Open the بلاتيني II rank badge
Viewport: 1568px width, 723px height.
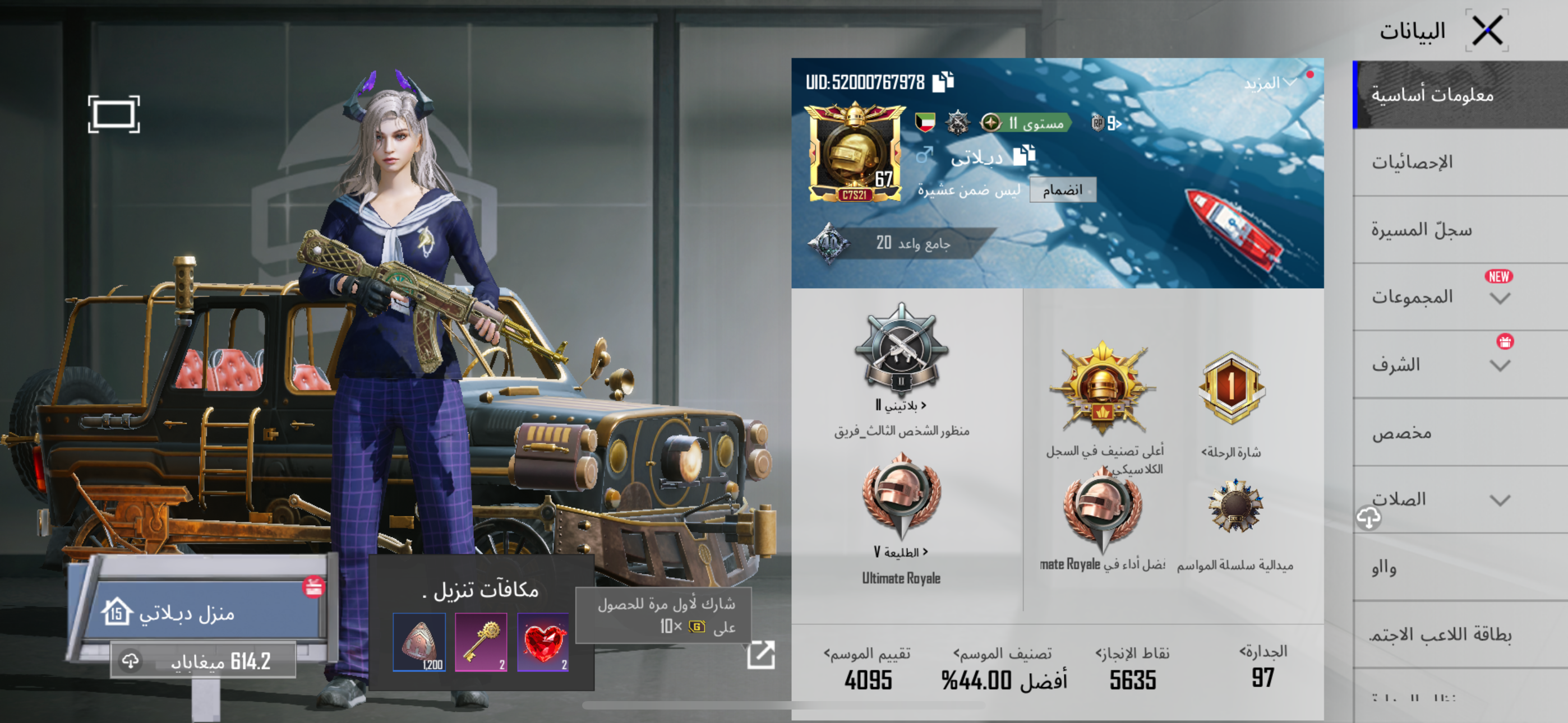(901, 353)
